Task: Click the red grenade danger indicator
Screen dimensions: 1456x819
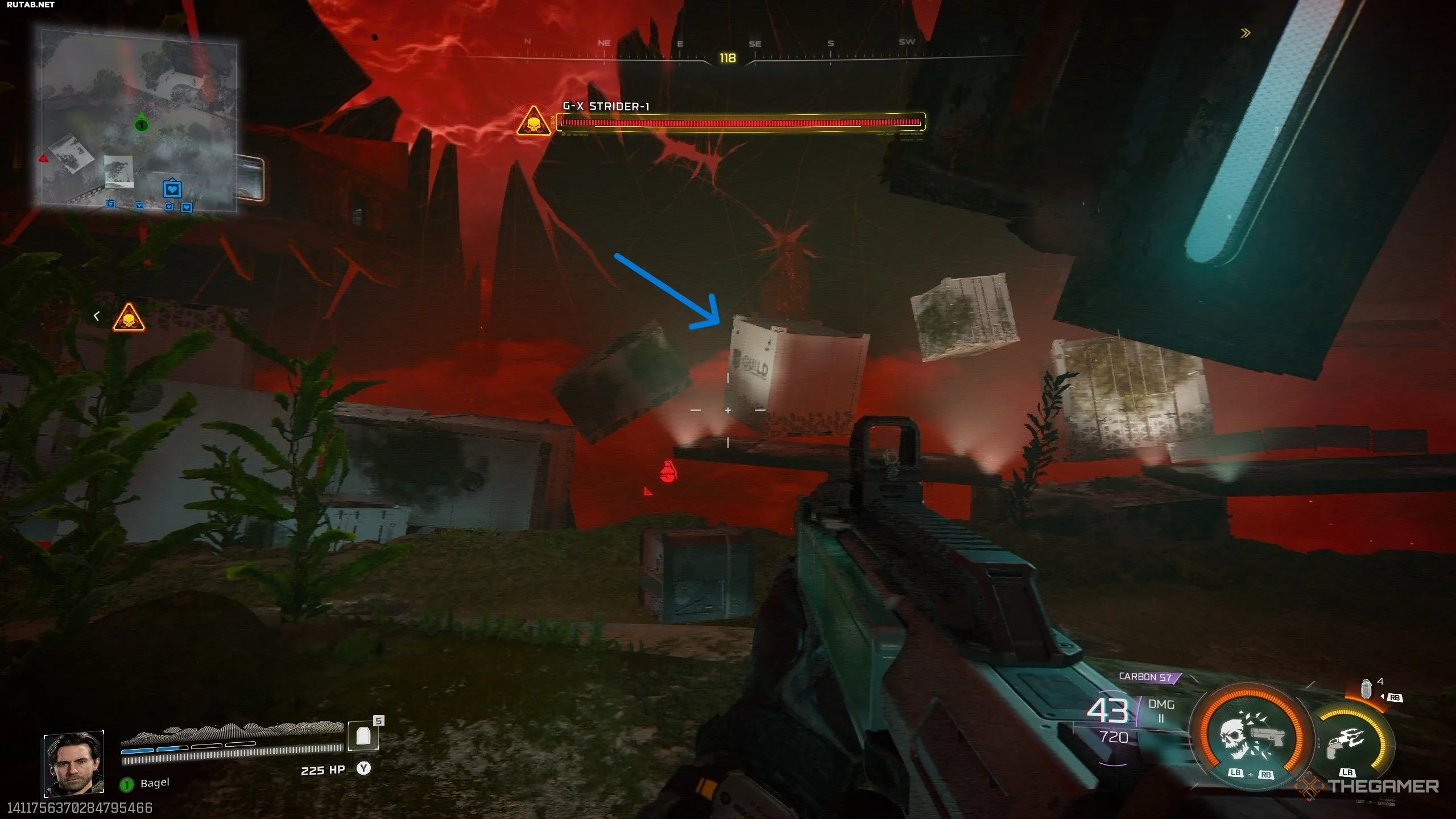Action: (667, 472)
